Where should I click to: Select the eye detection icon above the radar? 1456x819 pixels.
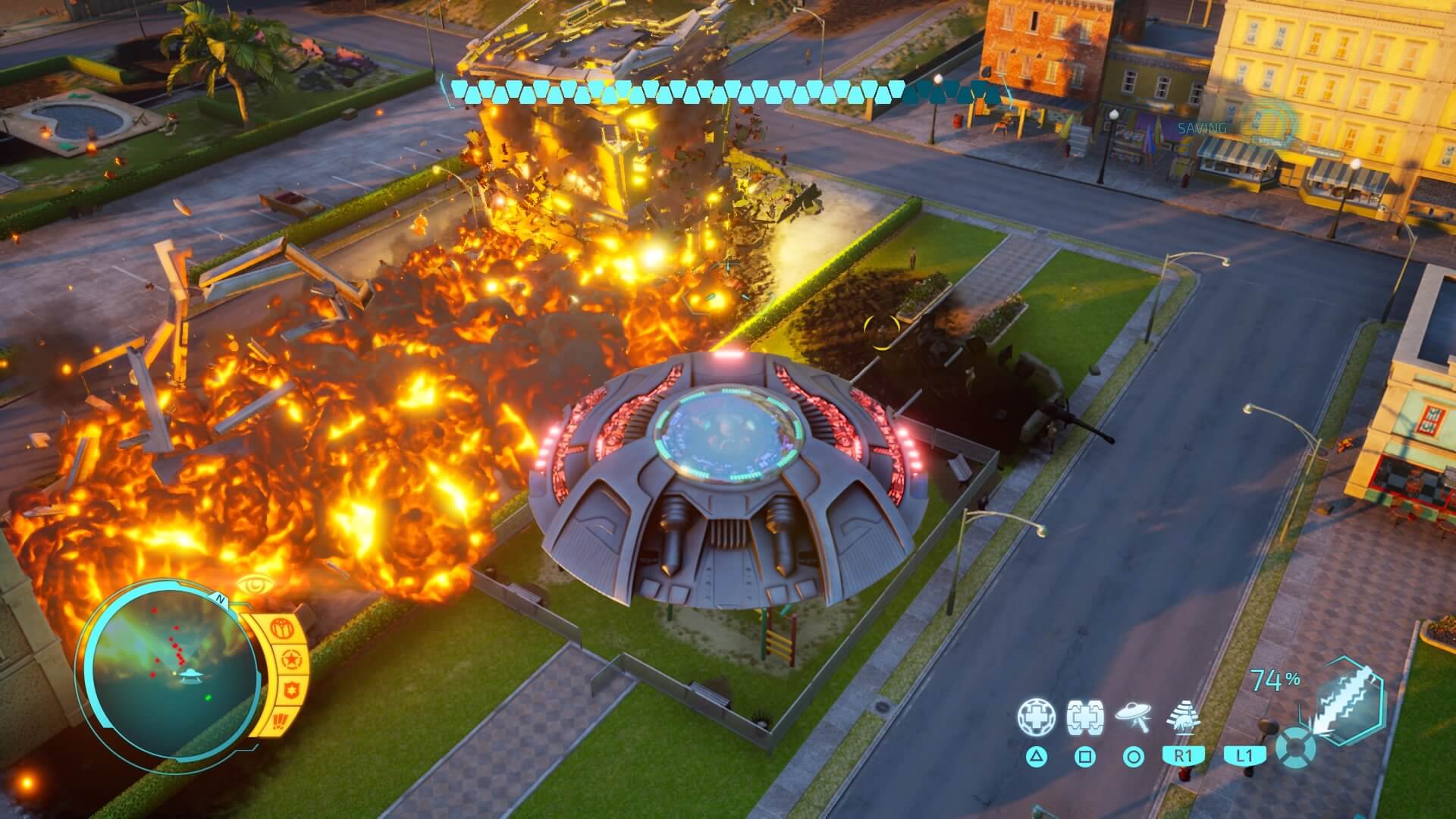click(255, 585)
